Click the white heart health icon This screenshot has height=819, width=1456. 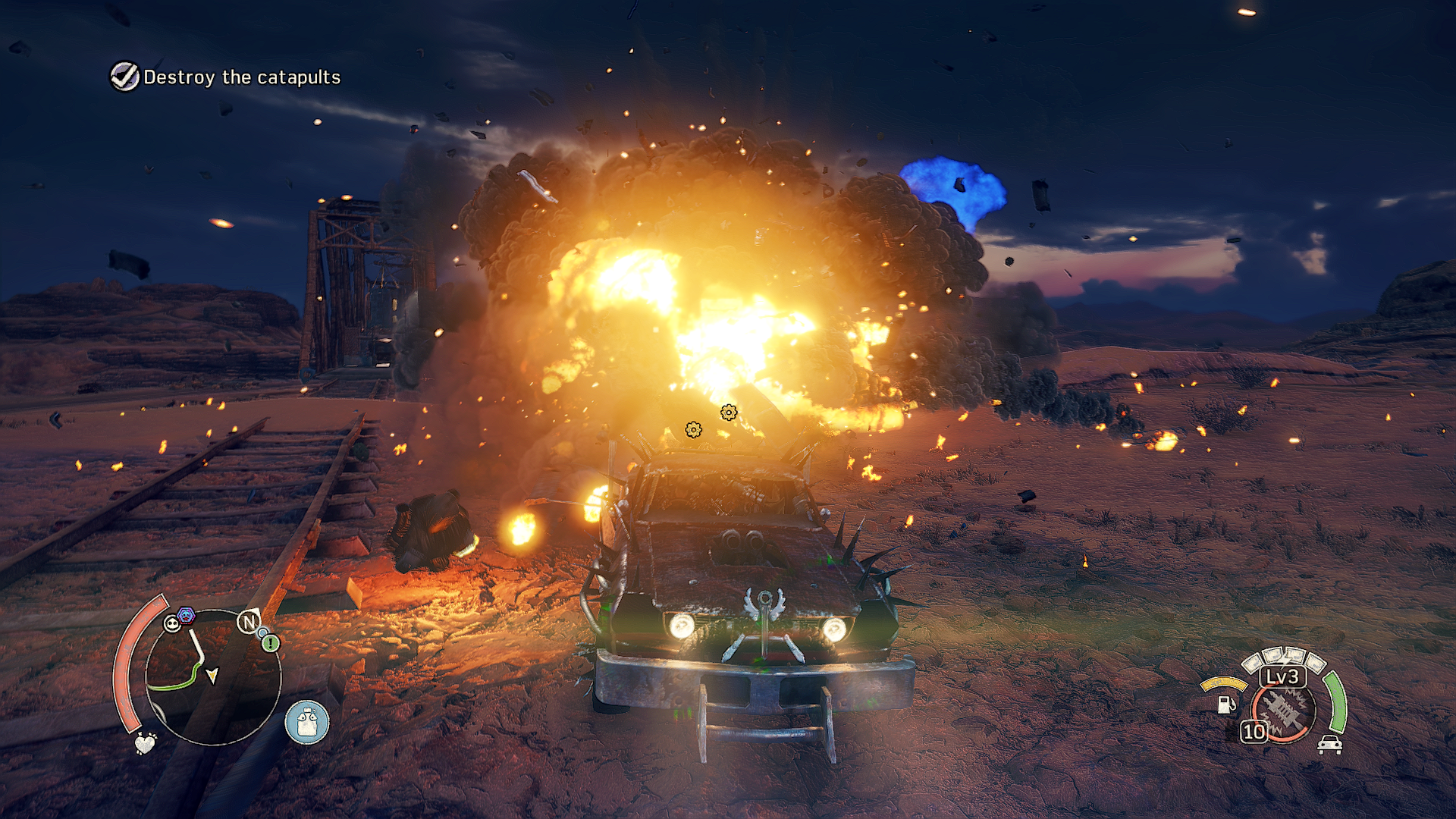pyautogui.click(x=145, y=743)
